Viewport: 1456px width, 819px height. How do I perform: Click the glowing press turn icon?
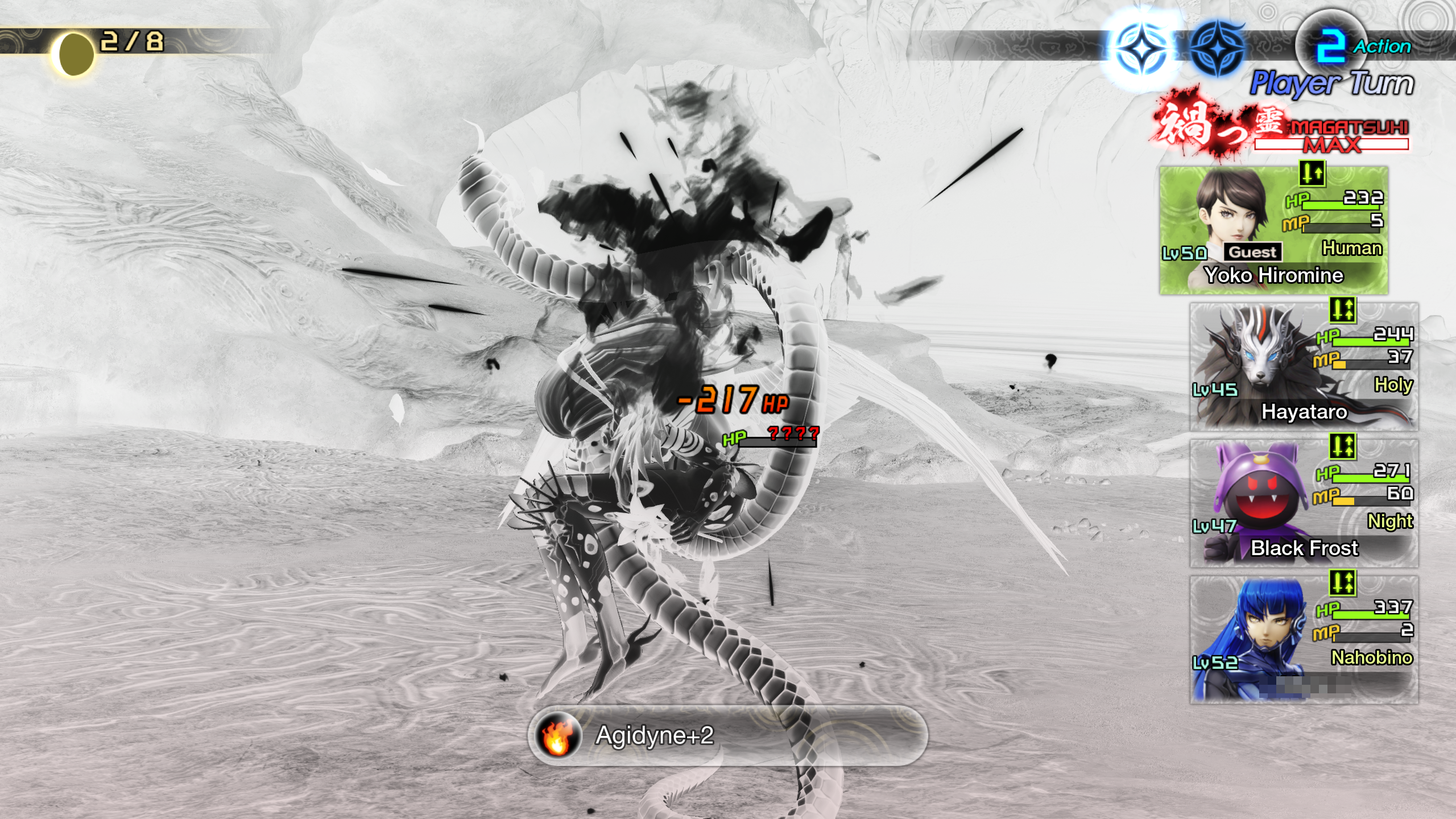pyautogui.click(x=1141, y=50)
